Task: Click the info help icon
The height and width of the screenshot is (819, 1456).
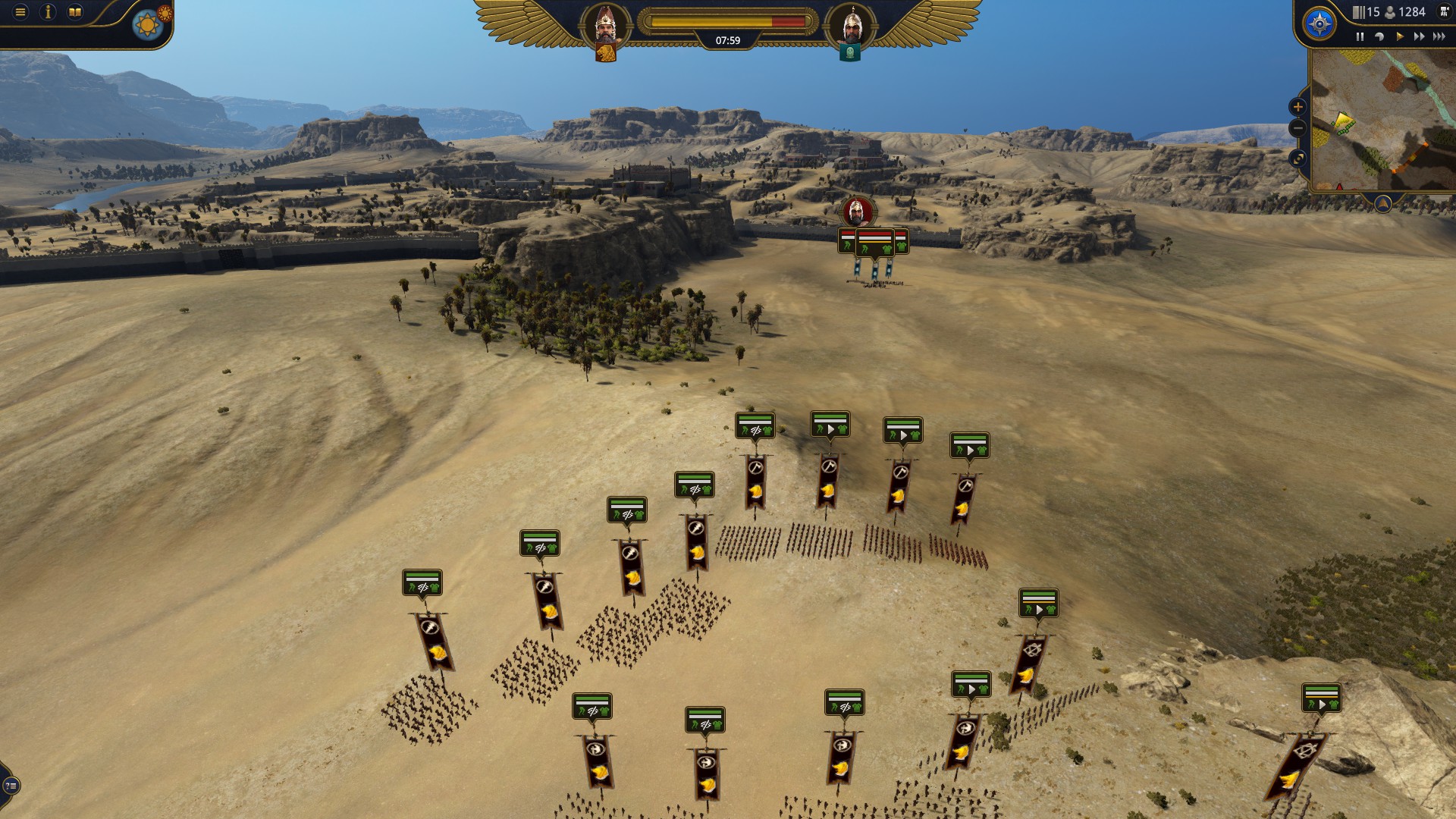Action: [48, 11]
